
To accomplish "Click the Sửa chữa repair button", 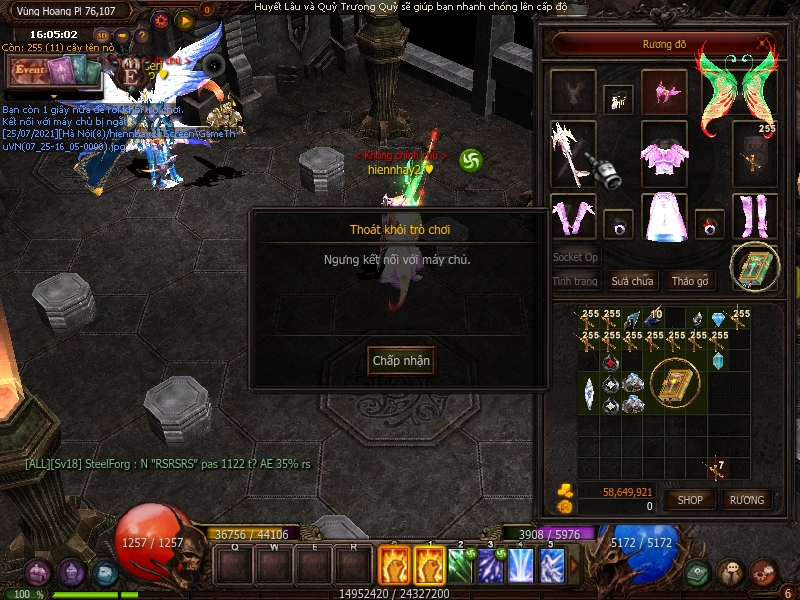I will 632,281.
